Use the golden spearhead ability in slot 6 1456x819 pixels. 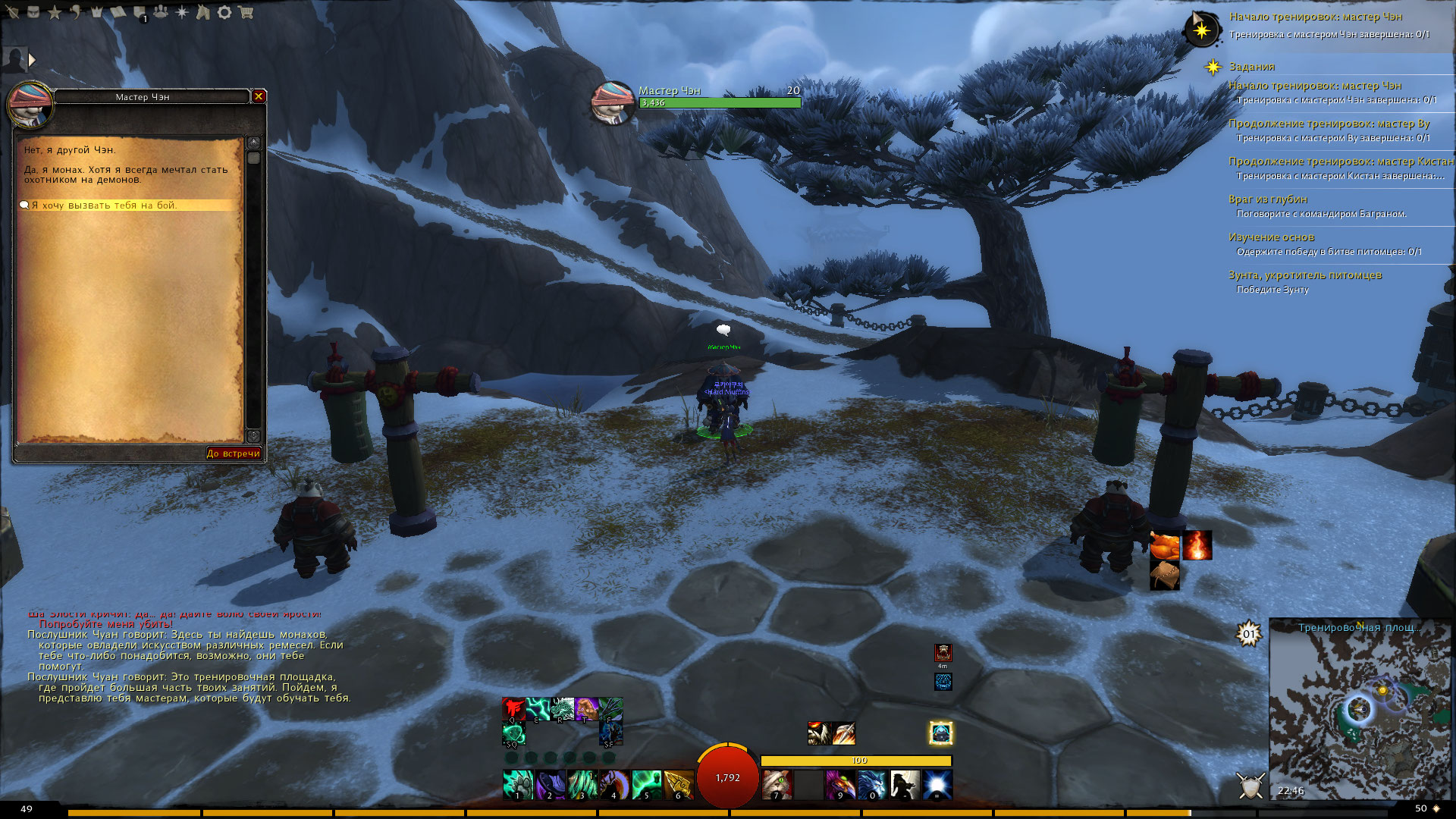678,783
